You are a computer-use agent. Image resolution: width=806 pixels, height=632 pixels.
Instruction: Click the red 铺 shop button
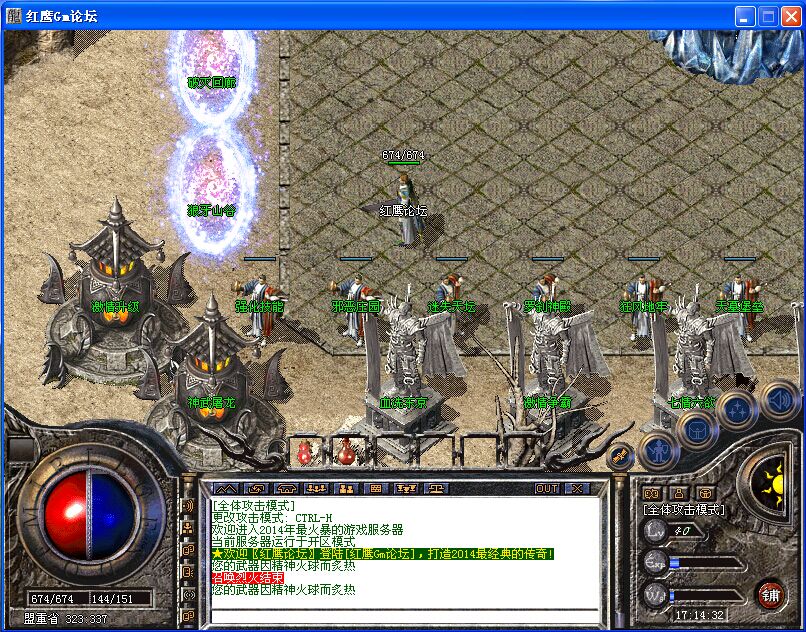pos(771,595)
